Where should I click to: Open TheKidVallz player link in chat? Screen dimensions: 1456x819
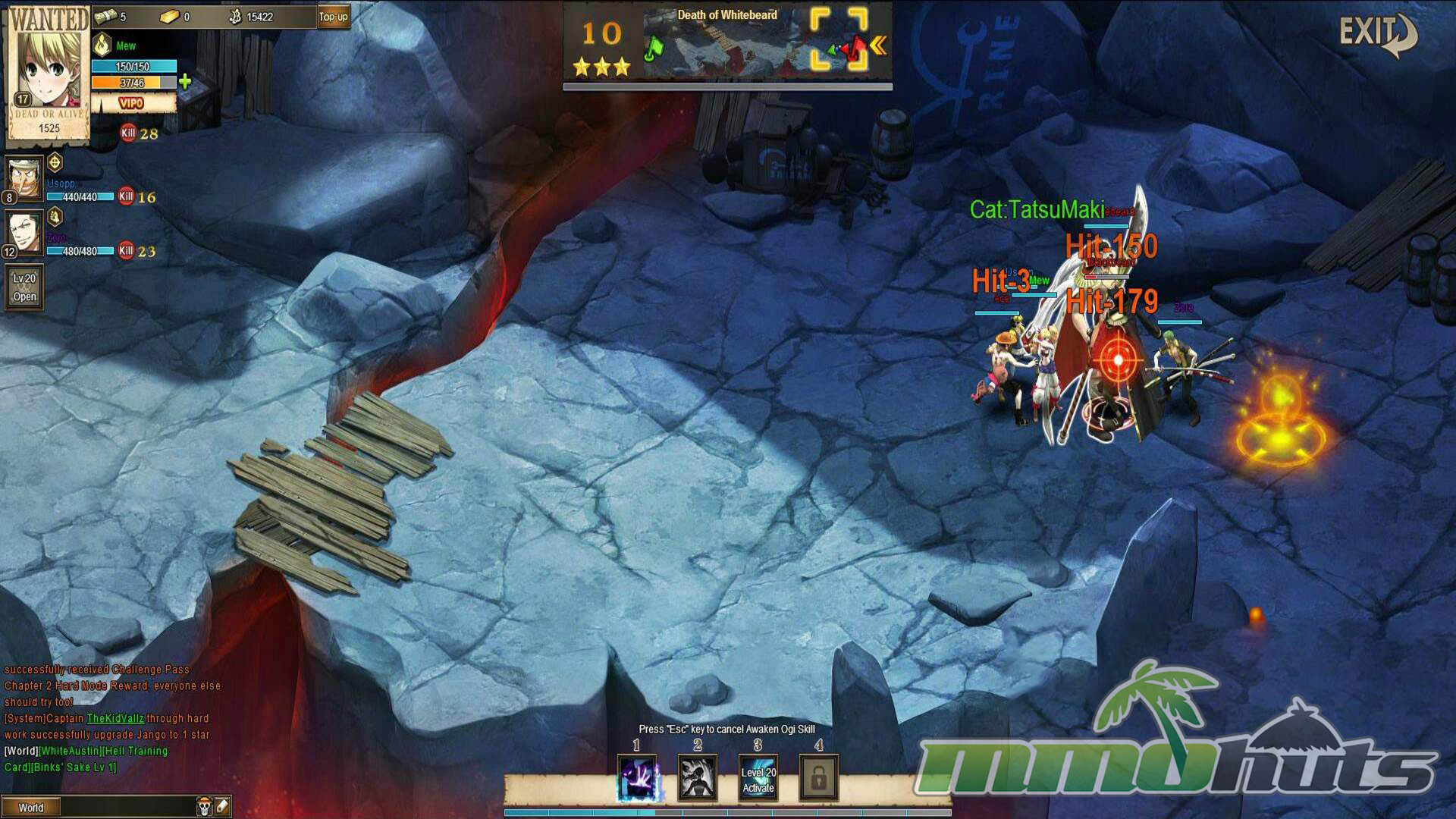pyautogui.click(x=115, y=718)
